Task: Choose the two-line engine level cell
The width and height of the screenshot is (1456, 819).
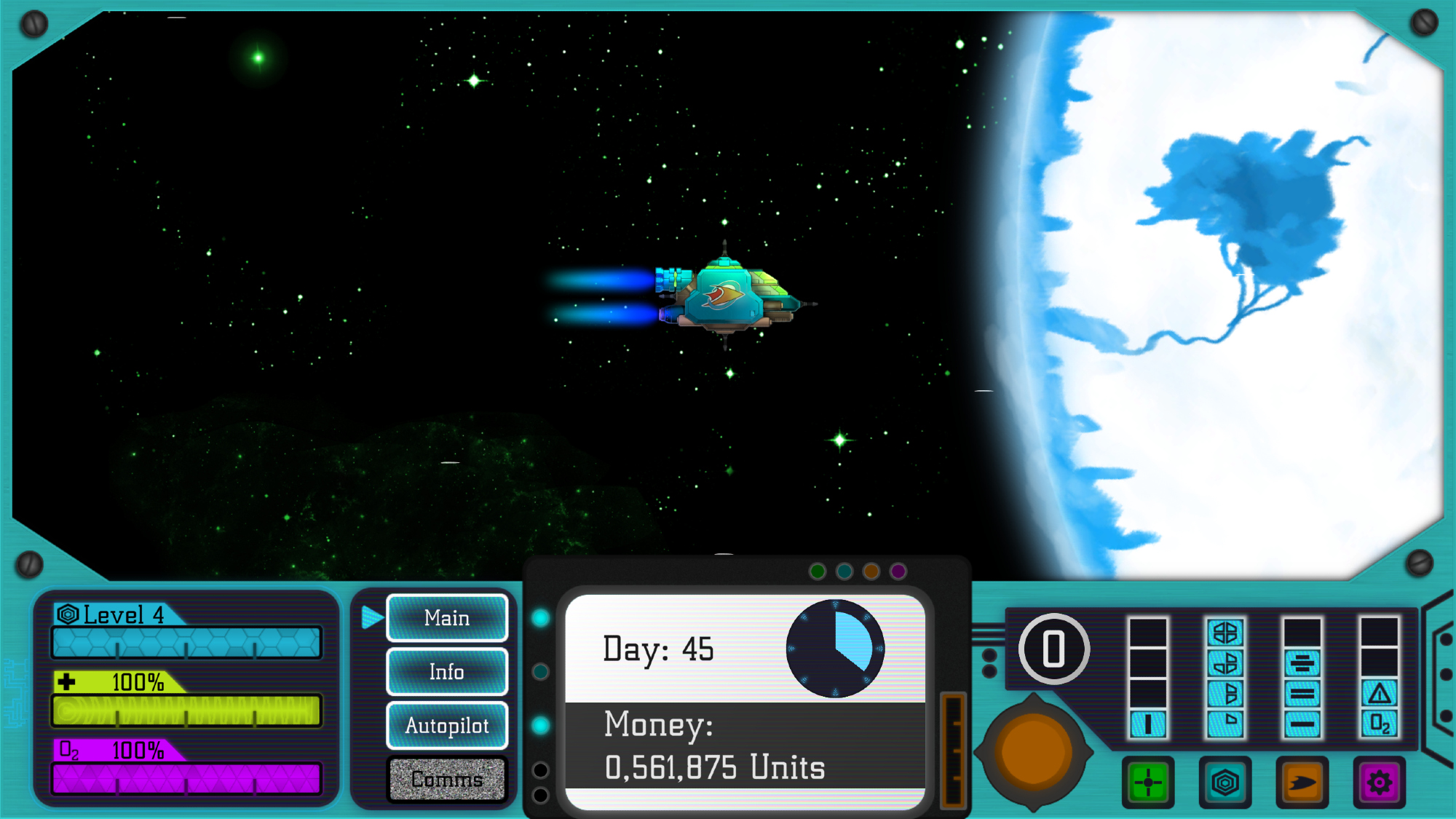Action: click(x=1302, y=693)
